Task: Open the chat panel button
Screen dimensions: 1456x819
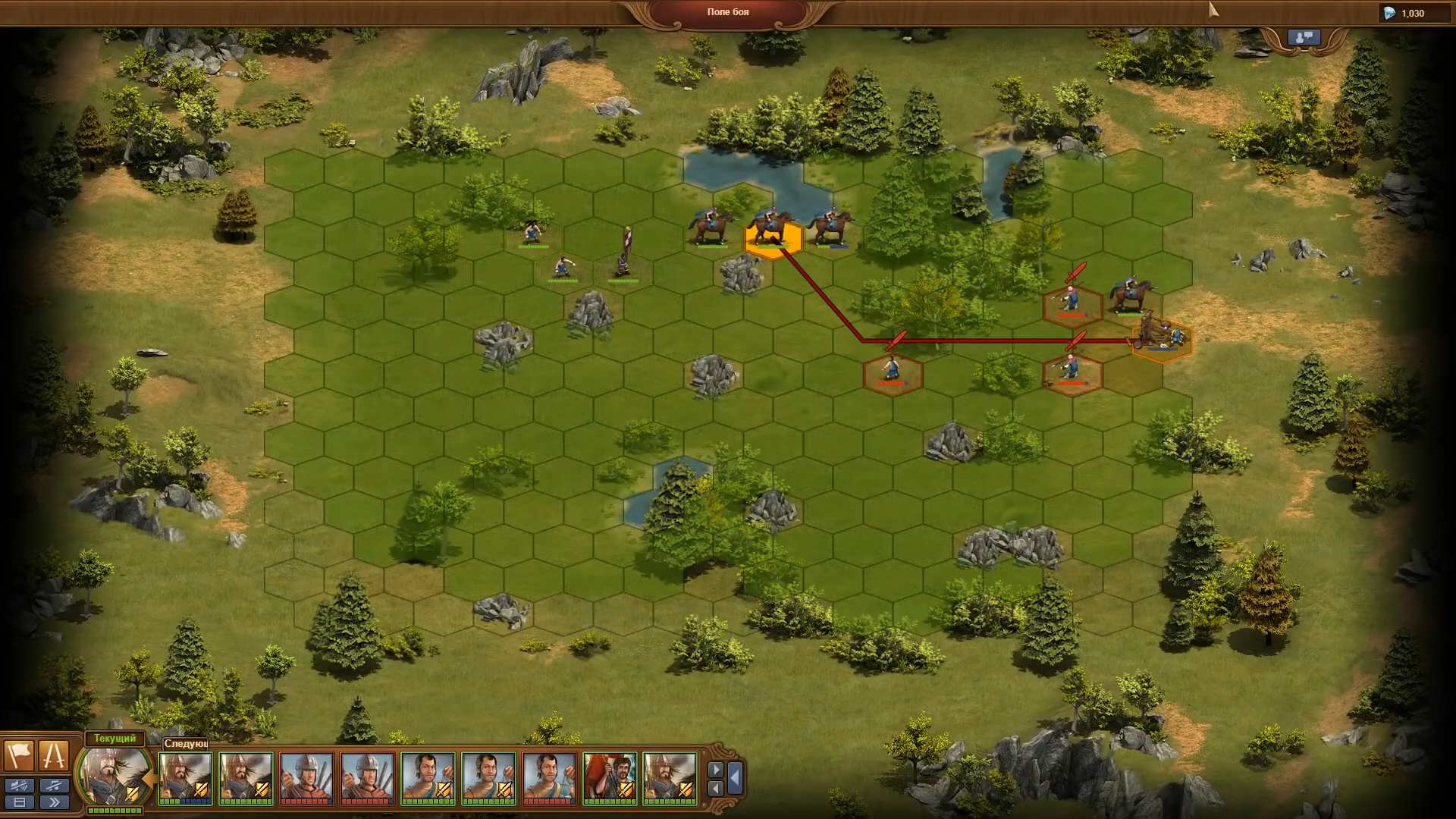Action: [x=1304, y=38]
